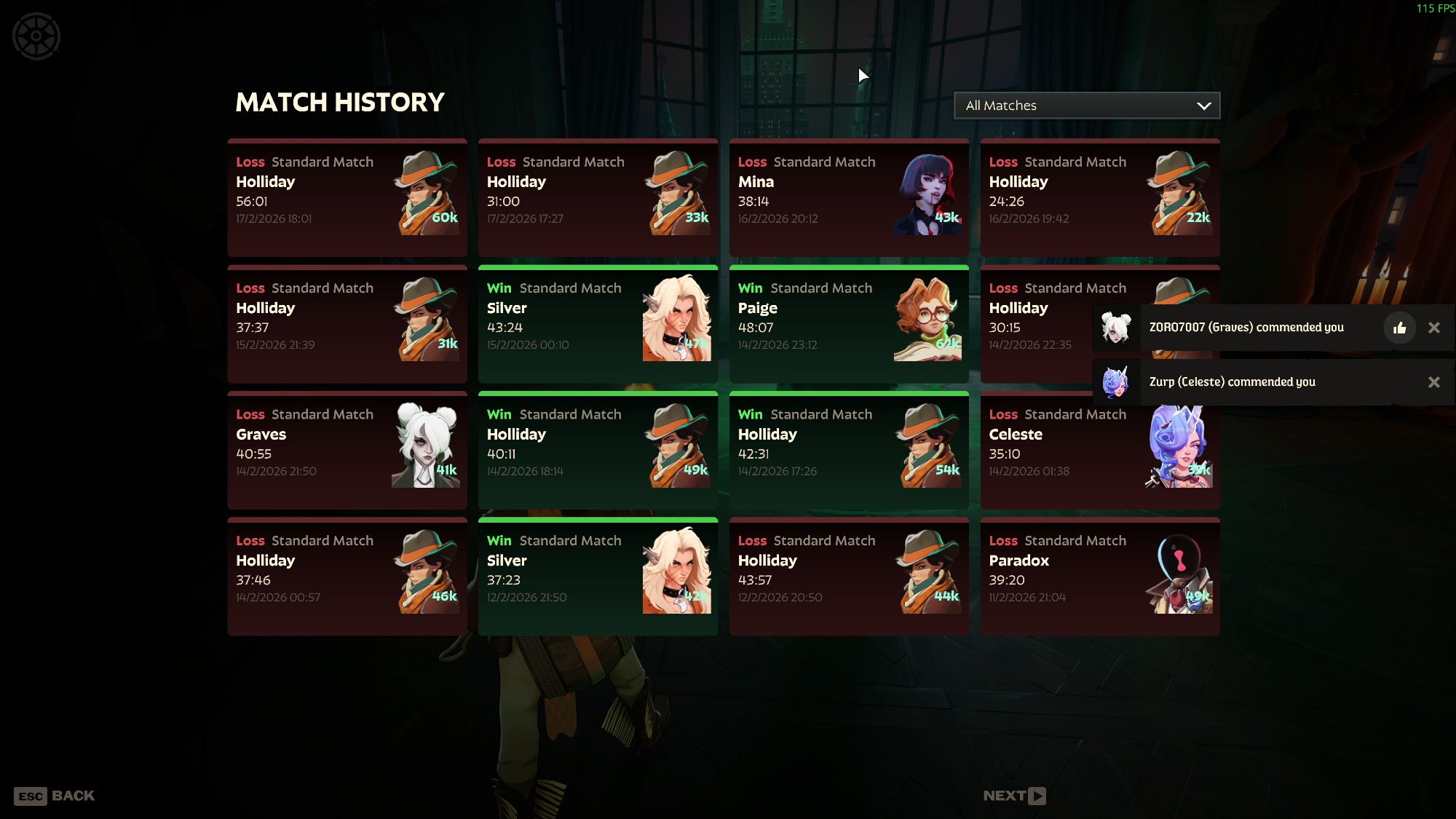Select the Mina loss match card
Image resolution: width=1456 pixels, height=819 pixels.
(x=848, y=197)
